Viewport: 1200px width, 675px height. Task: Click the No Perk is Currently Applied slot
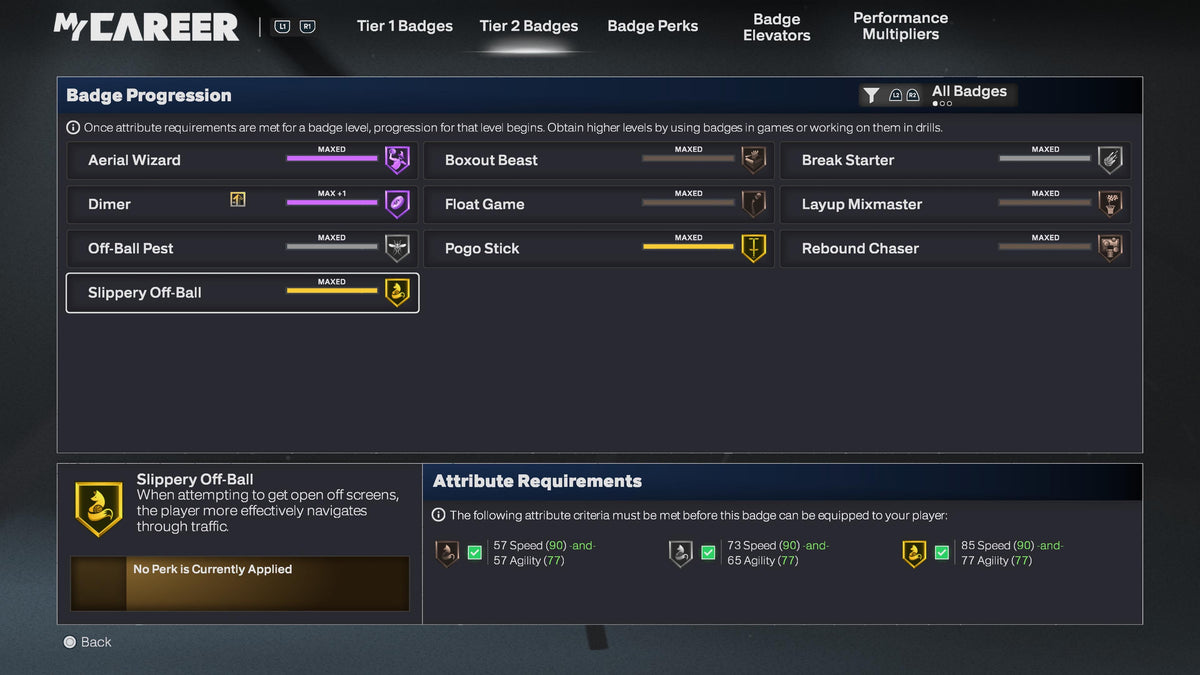click(x=240, y=583)
